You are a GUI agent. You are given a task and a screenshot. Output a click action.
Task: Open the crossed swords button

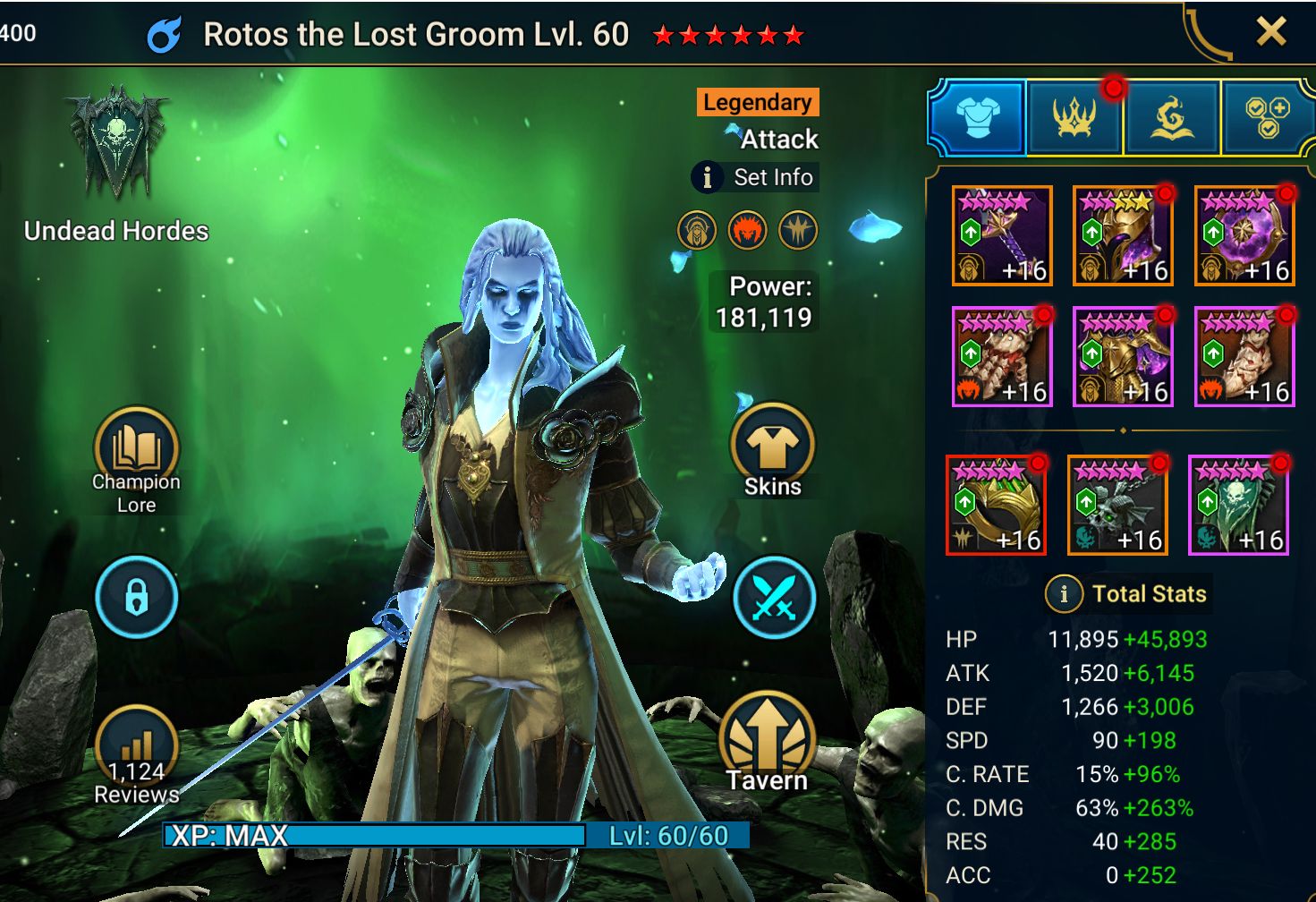point(774,598)
